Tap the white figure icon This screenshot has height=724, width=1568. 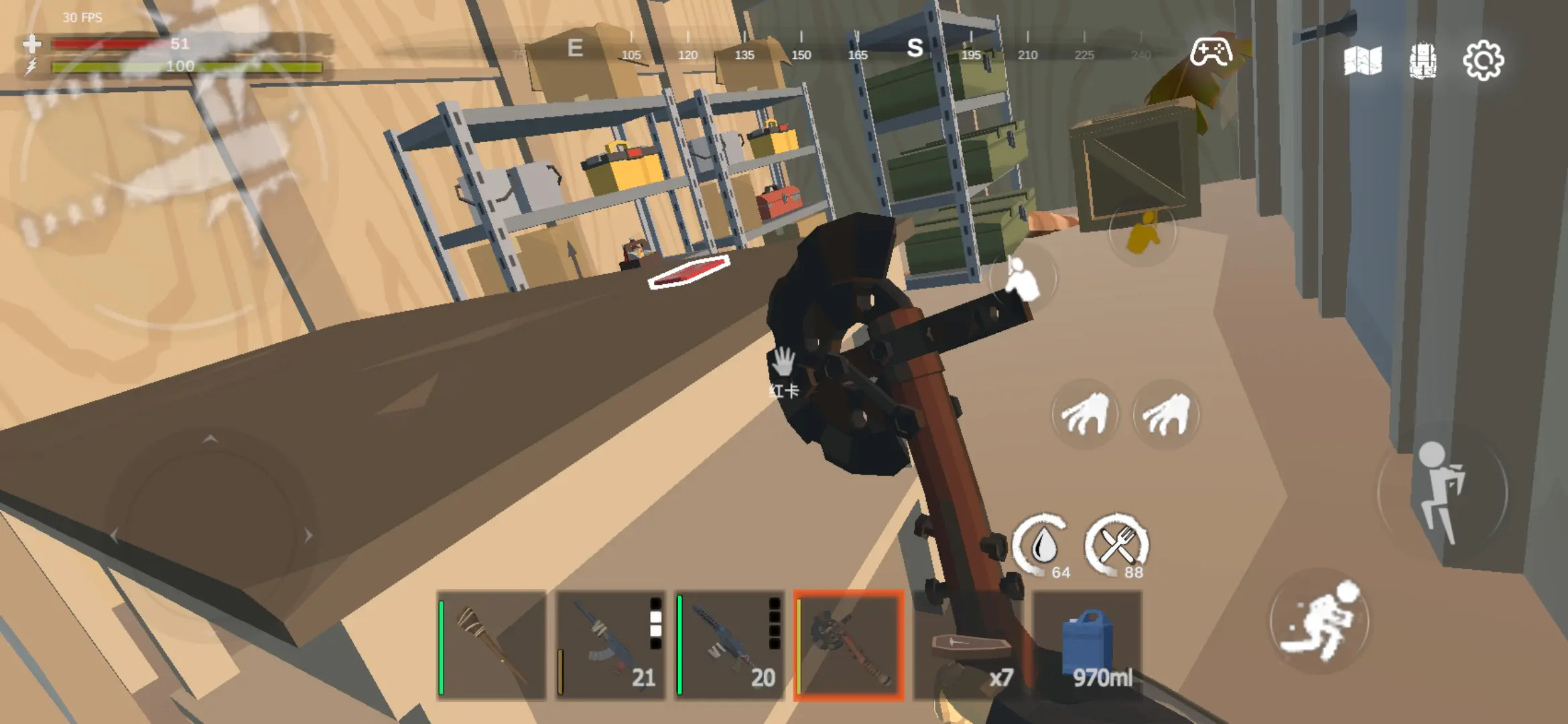1023,278
